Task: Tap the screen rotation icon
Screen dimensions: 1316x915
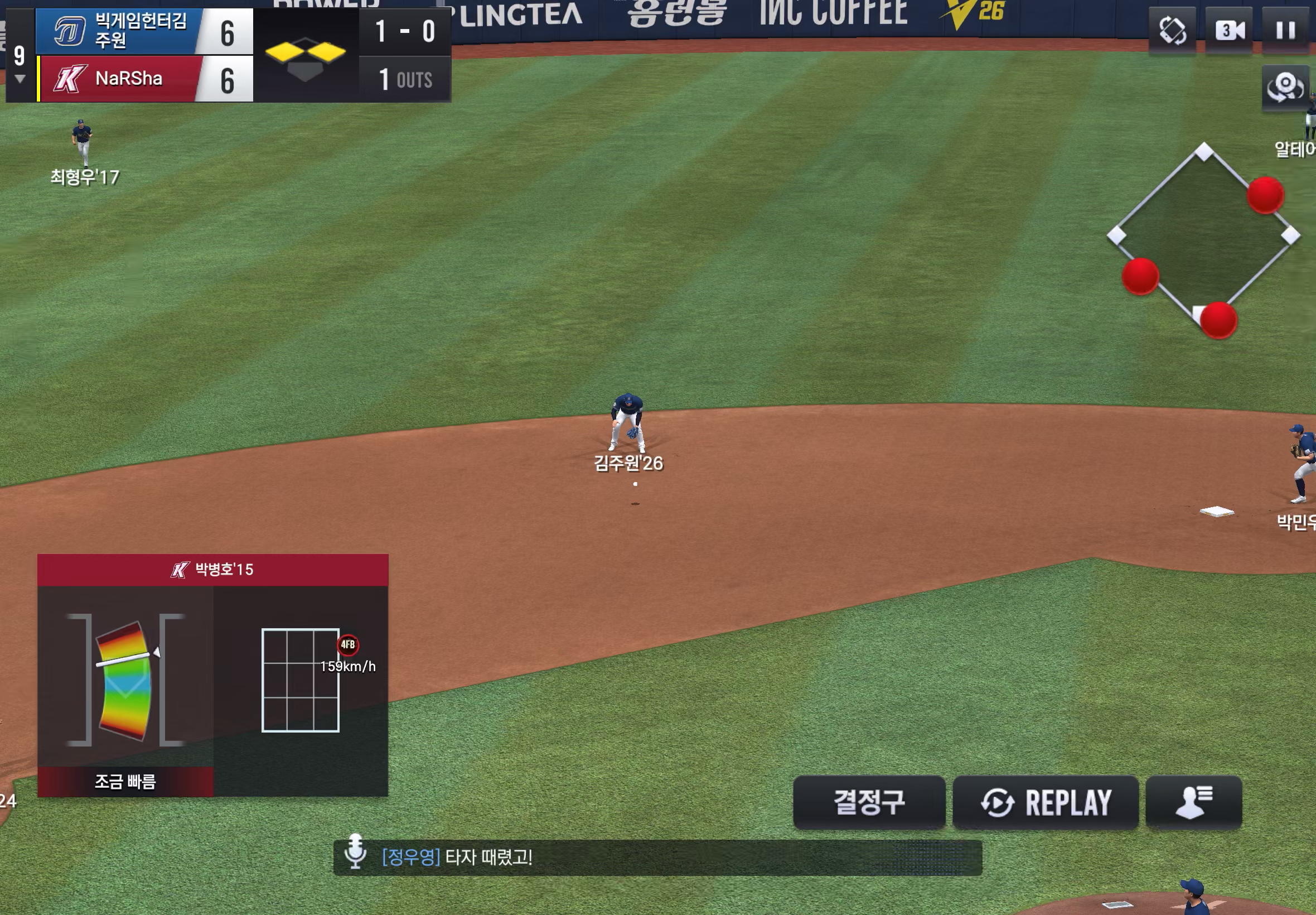Action: coord(1172,30)
